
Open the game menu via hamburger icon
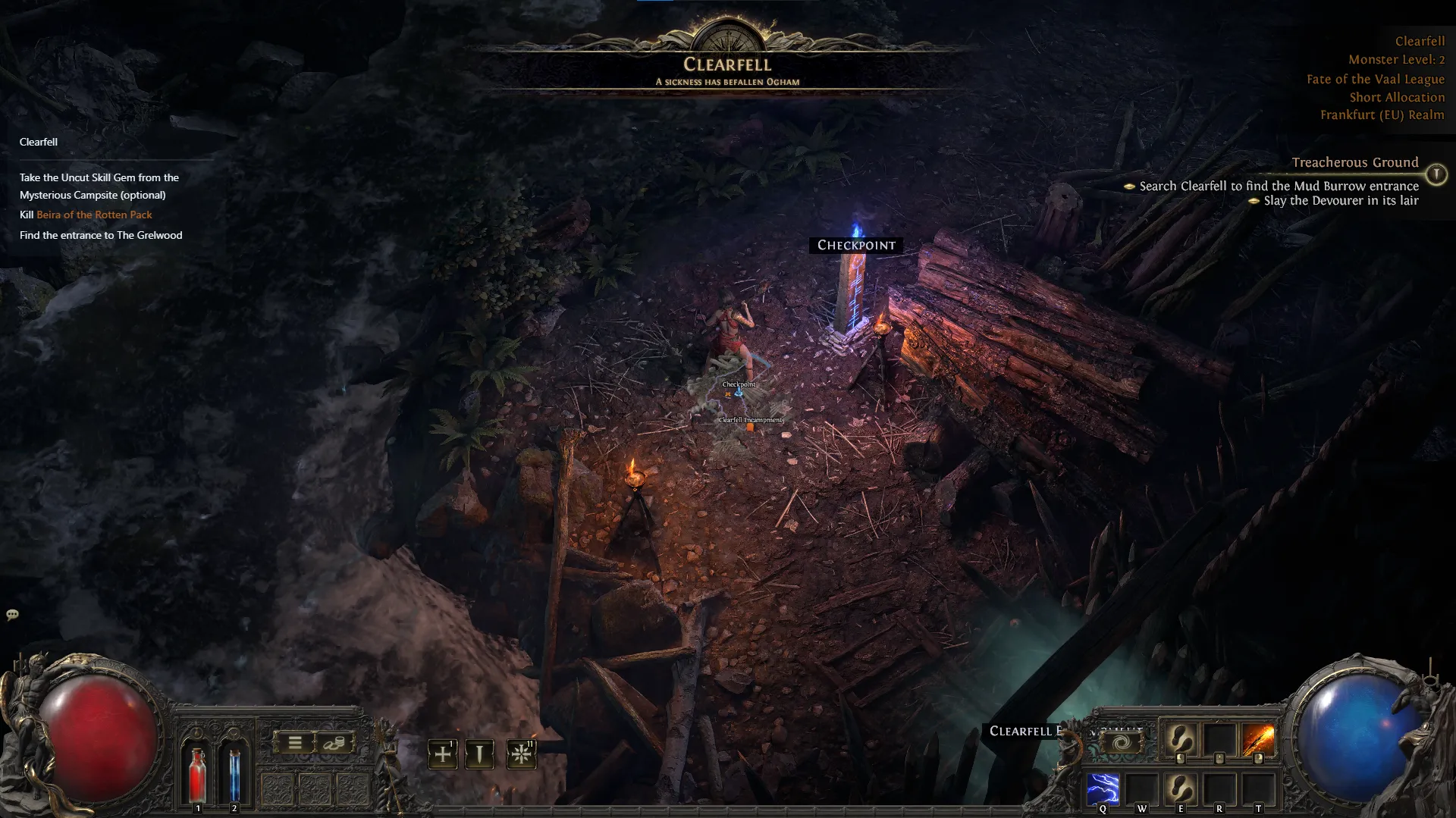(294, 743)
